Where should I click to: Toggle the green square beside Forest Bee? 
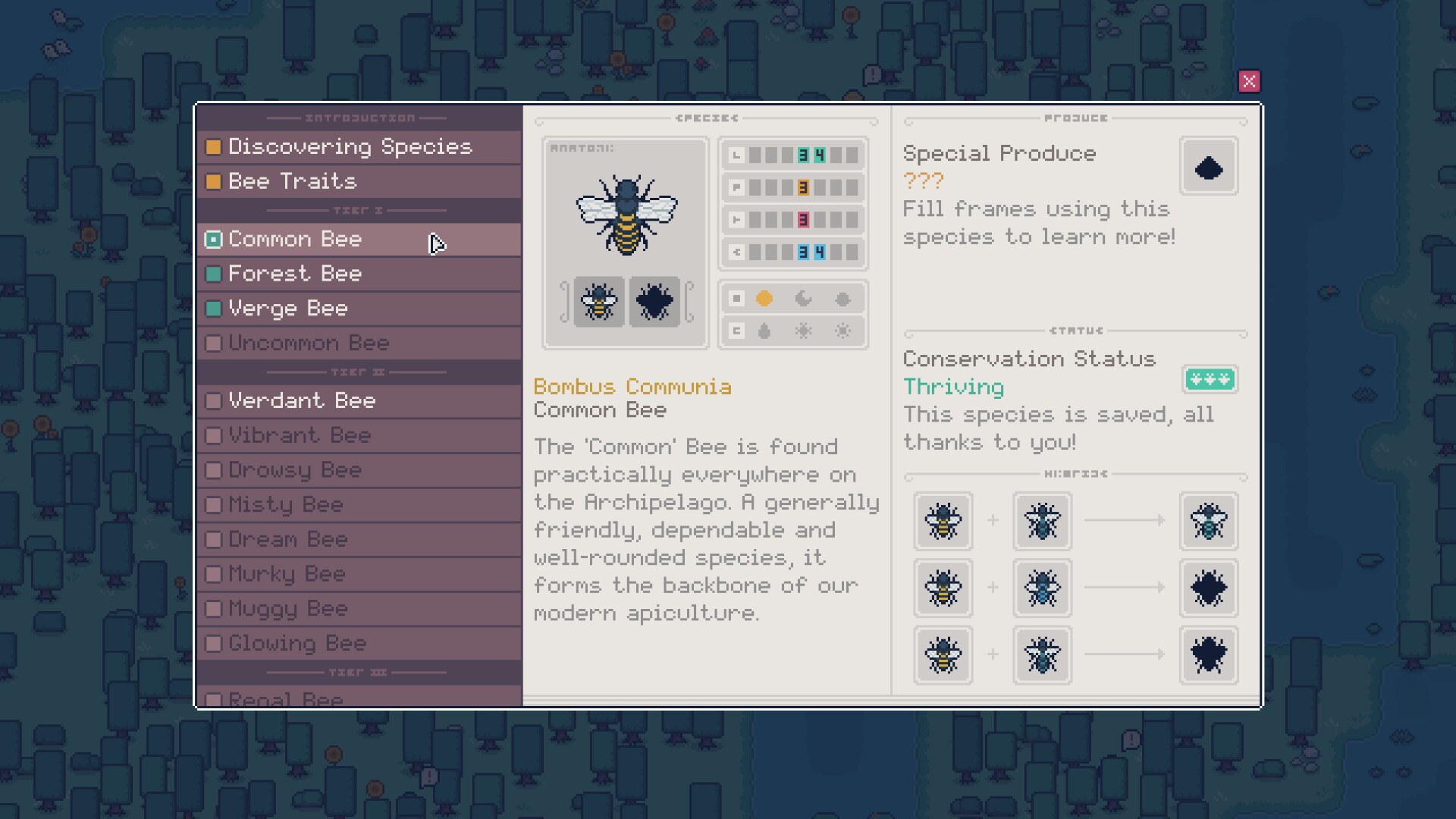[213, 274]
